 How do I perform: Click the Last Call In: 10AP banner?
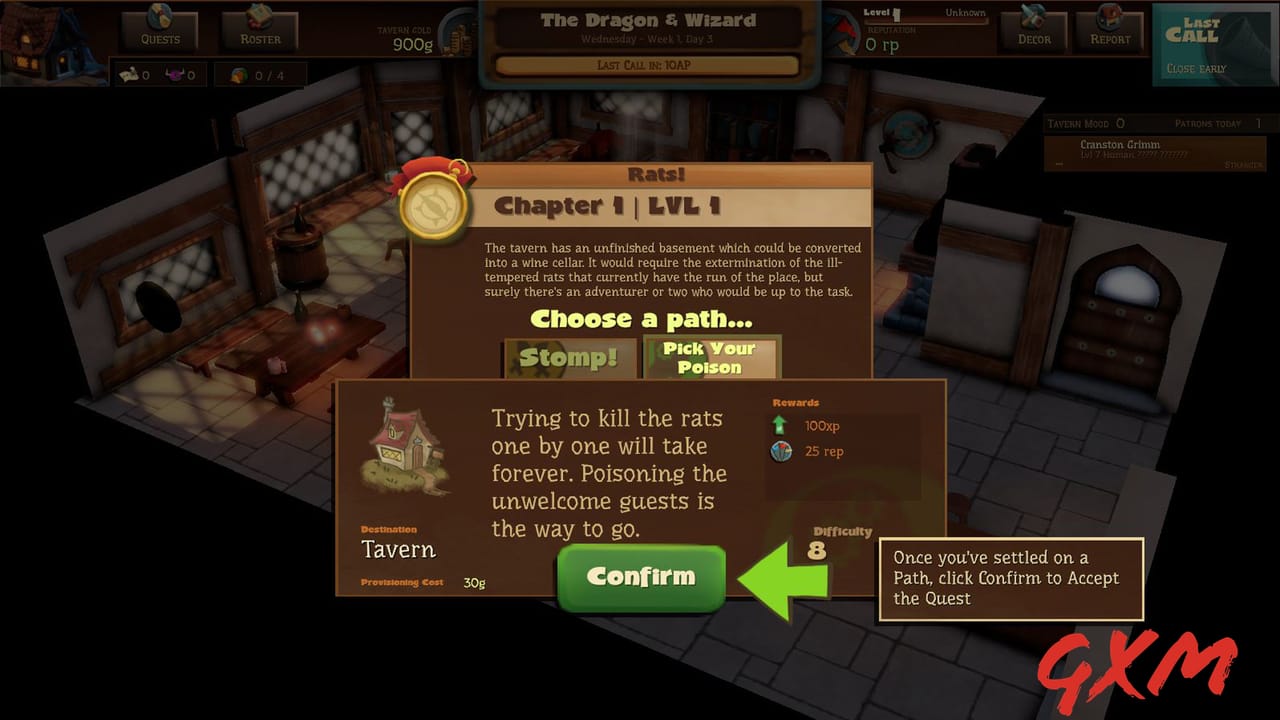pyautogui.click(x=645, y=65)
